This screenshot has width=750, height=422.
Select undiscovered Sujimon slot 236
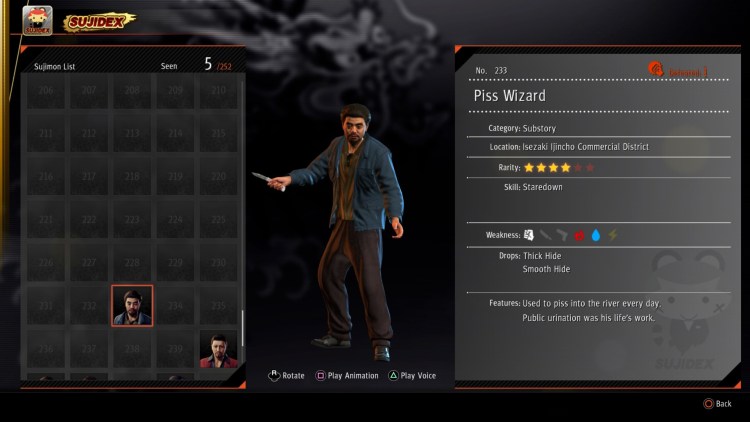pos(44,349)
